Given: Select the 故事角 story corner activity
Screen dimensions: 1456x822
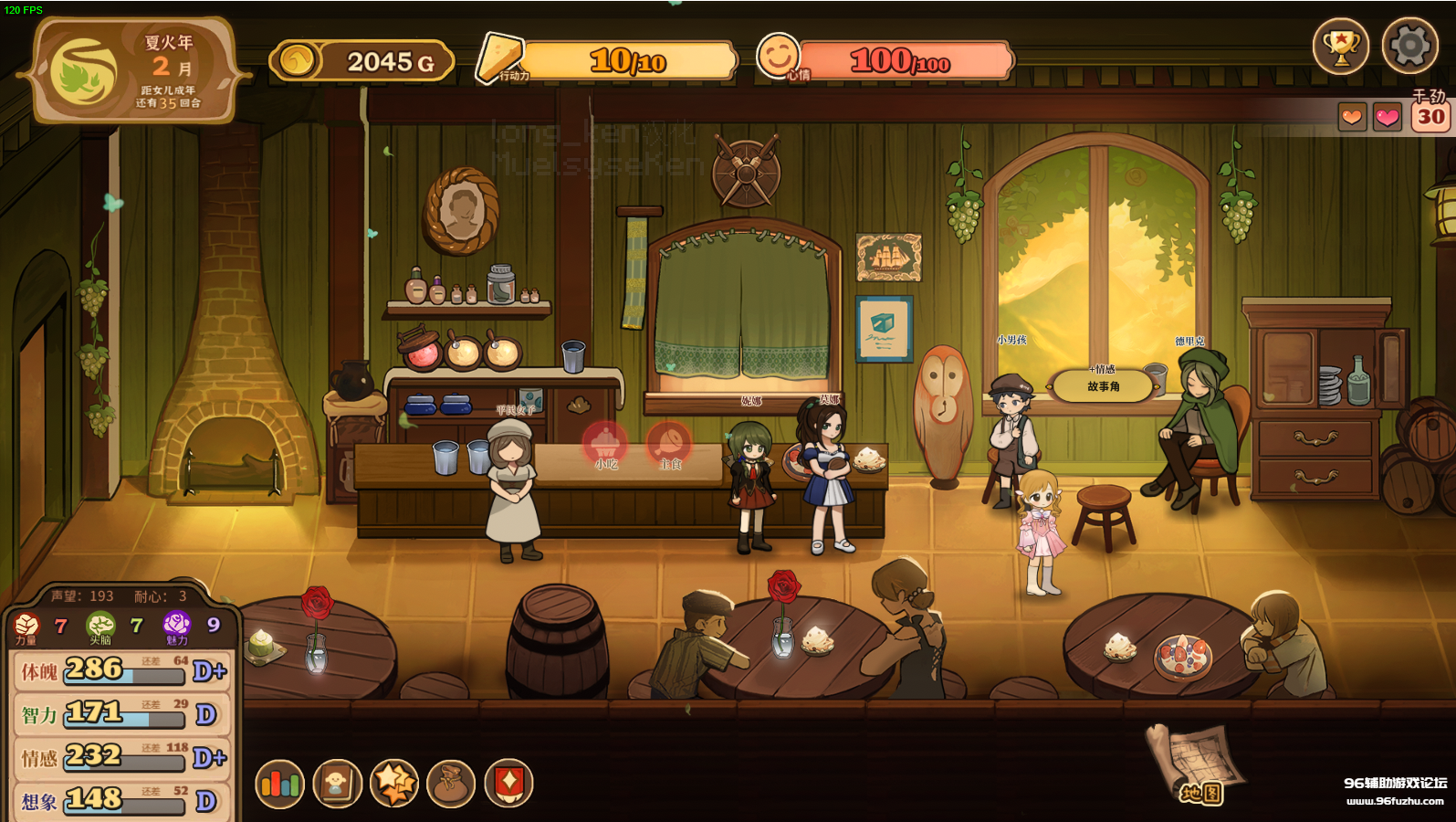Looking at the screenshot, I should (1103, 386).
